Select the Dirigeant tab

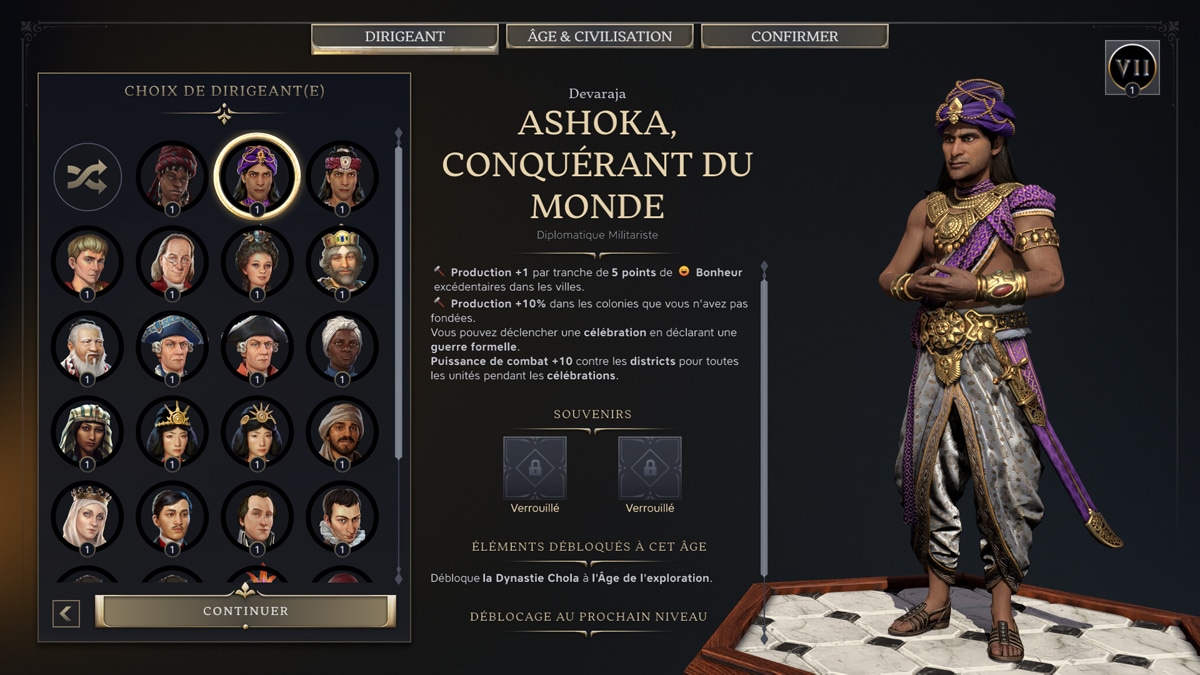tap(404, 37)
